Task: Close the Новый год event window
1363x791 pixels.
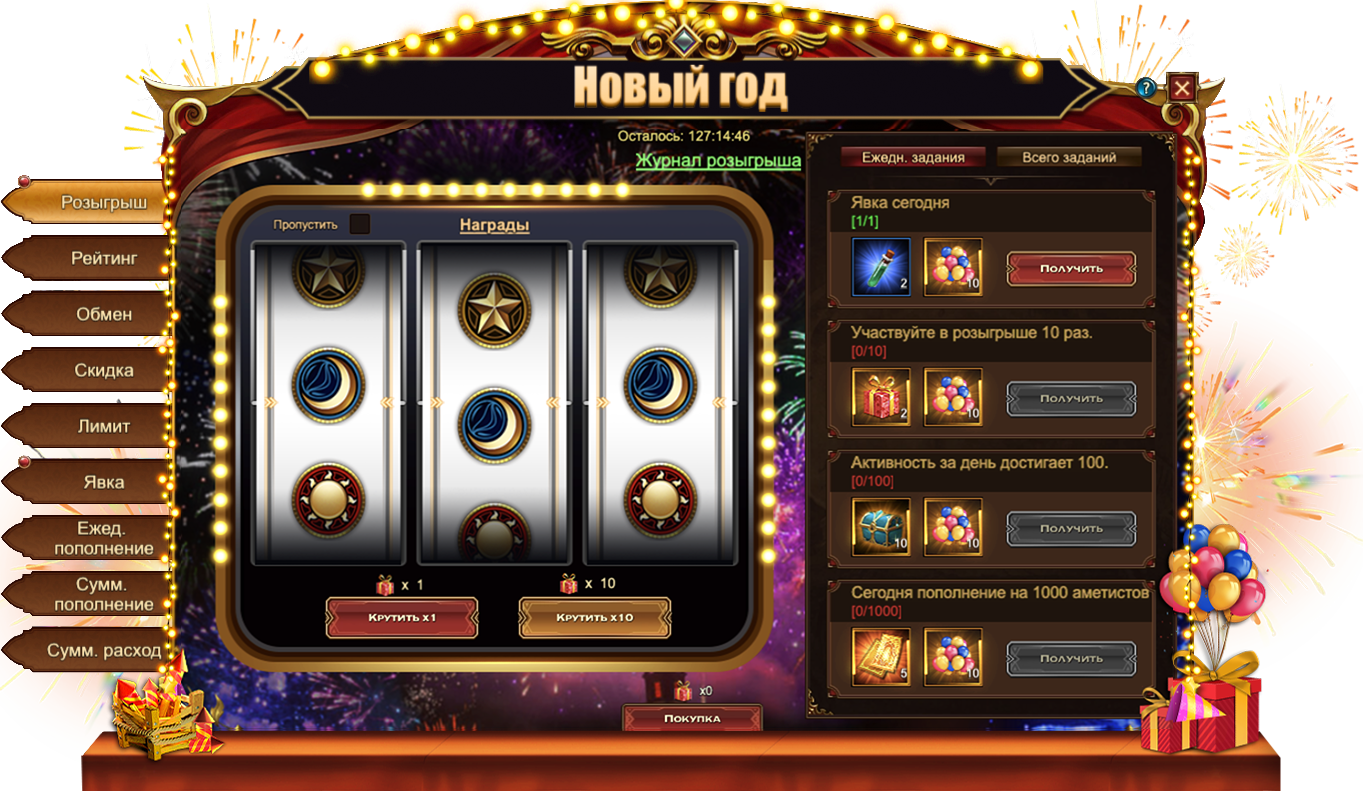Action: pos(1182,88)
